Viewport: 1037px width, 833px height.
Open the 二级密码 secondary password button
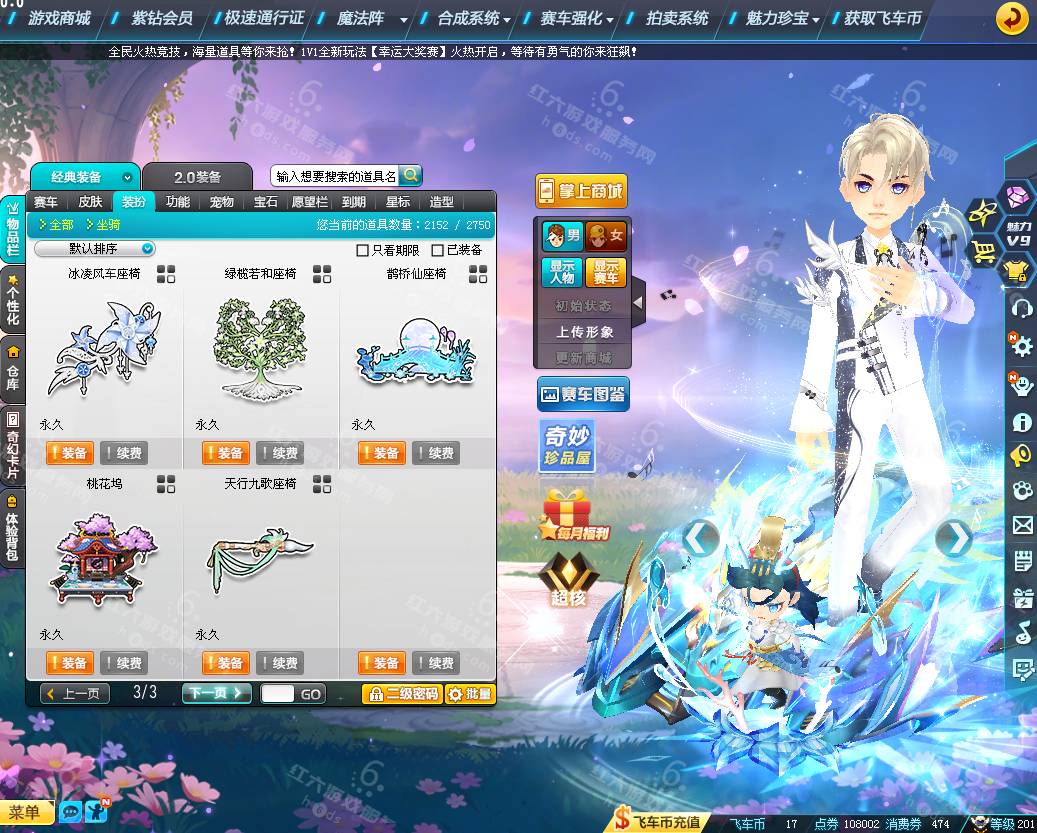[401, 693]
